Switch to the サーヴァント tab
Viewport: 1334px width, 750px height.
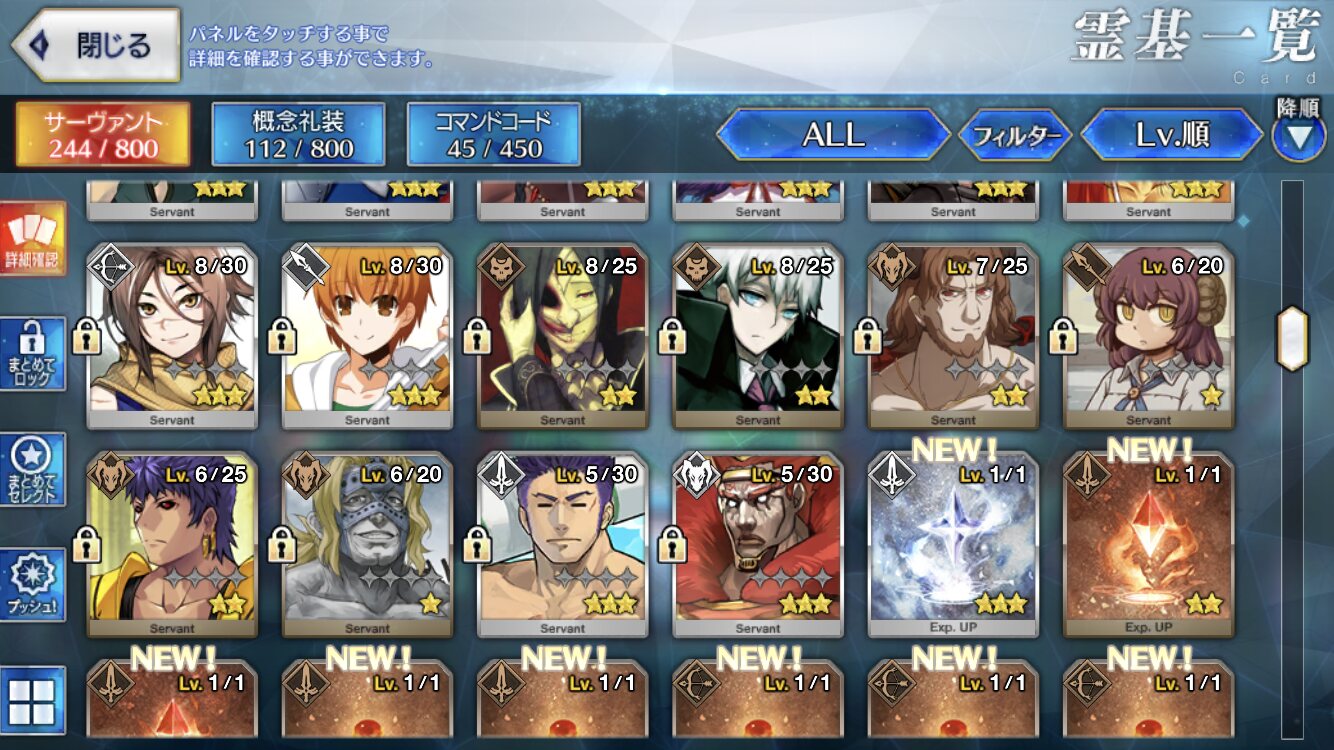tap(102, 135)
